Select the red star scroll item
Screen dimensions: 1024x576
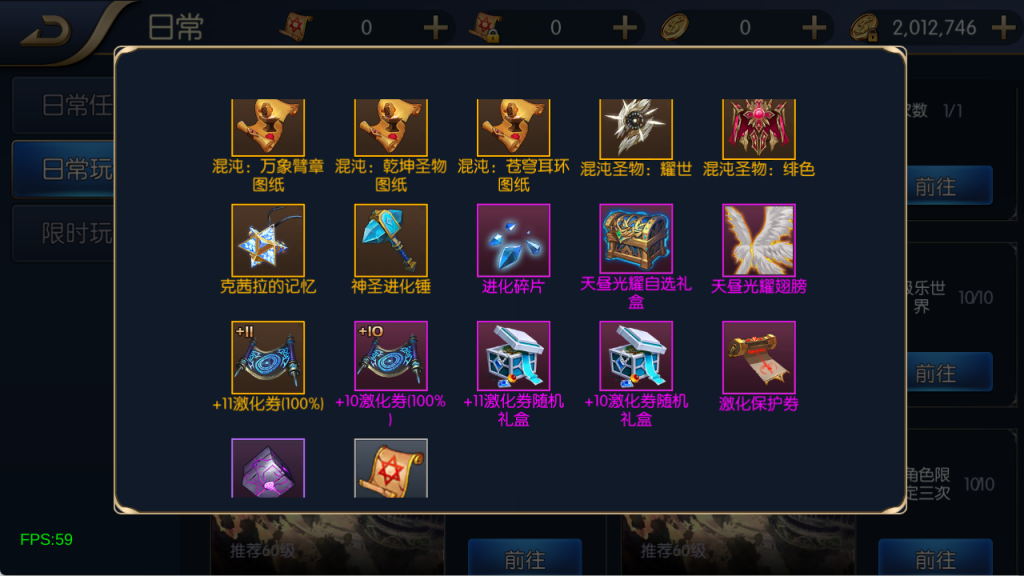click(391, 468)
